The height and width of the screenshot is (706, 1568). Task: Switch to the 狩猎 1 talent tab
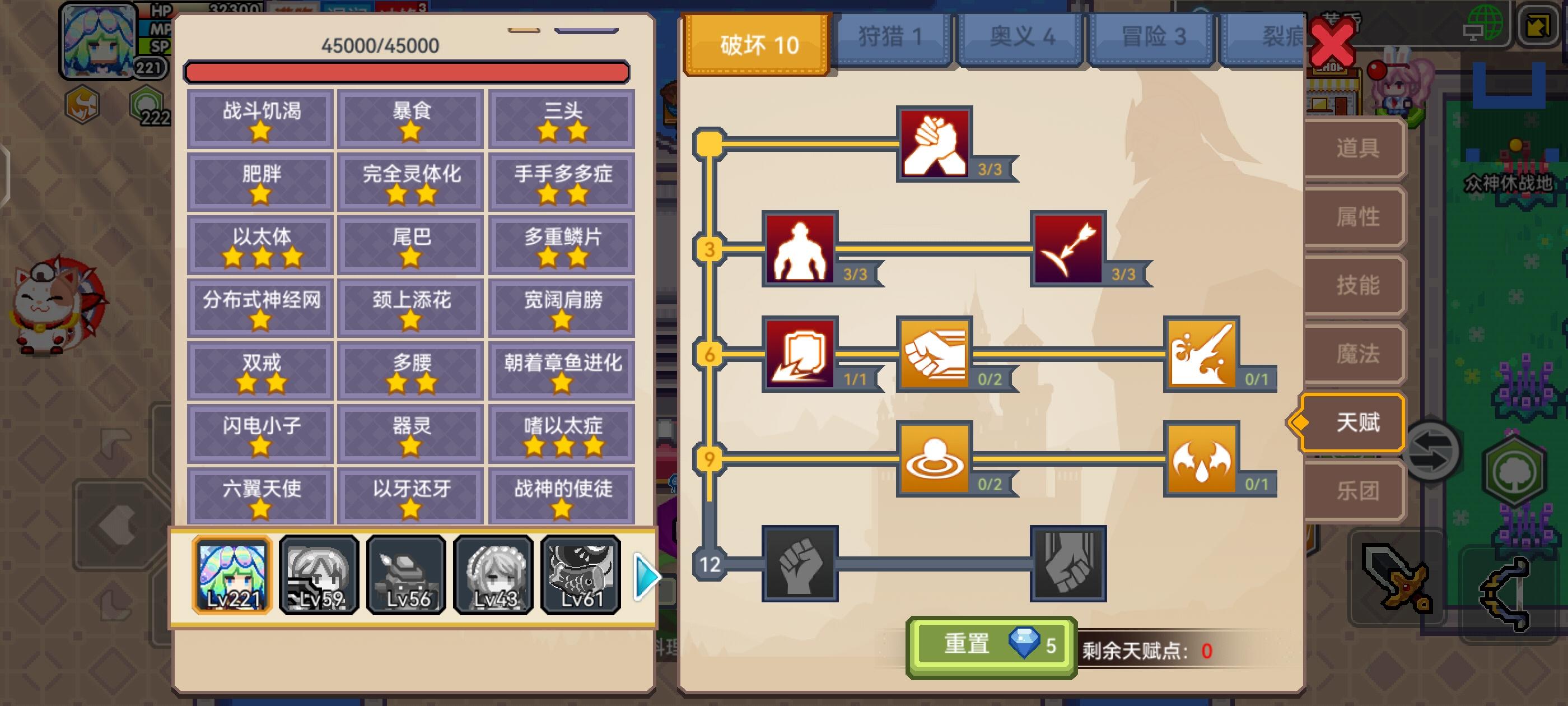[890, 38]
